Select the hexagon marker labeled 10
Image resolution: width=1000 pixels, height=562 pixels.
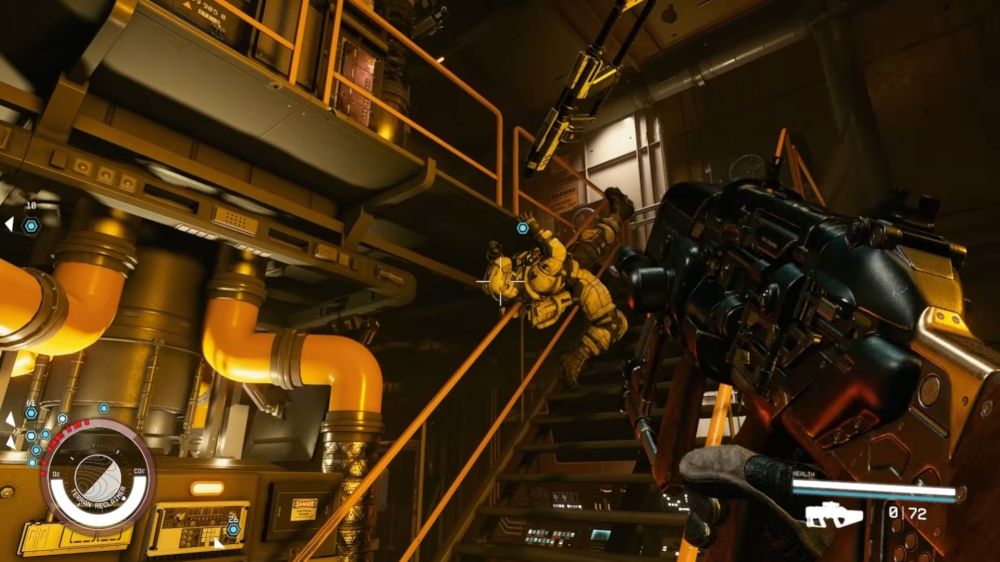click(31, 225)
